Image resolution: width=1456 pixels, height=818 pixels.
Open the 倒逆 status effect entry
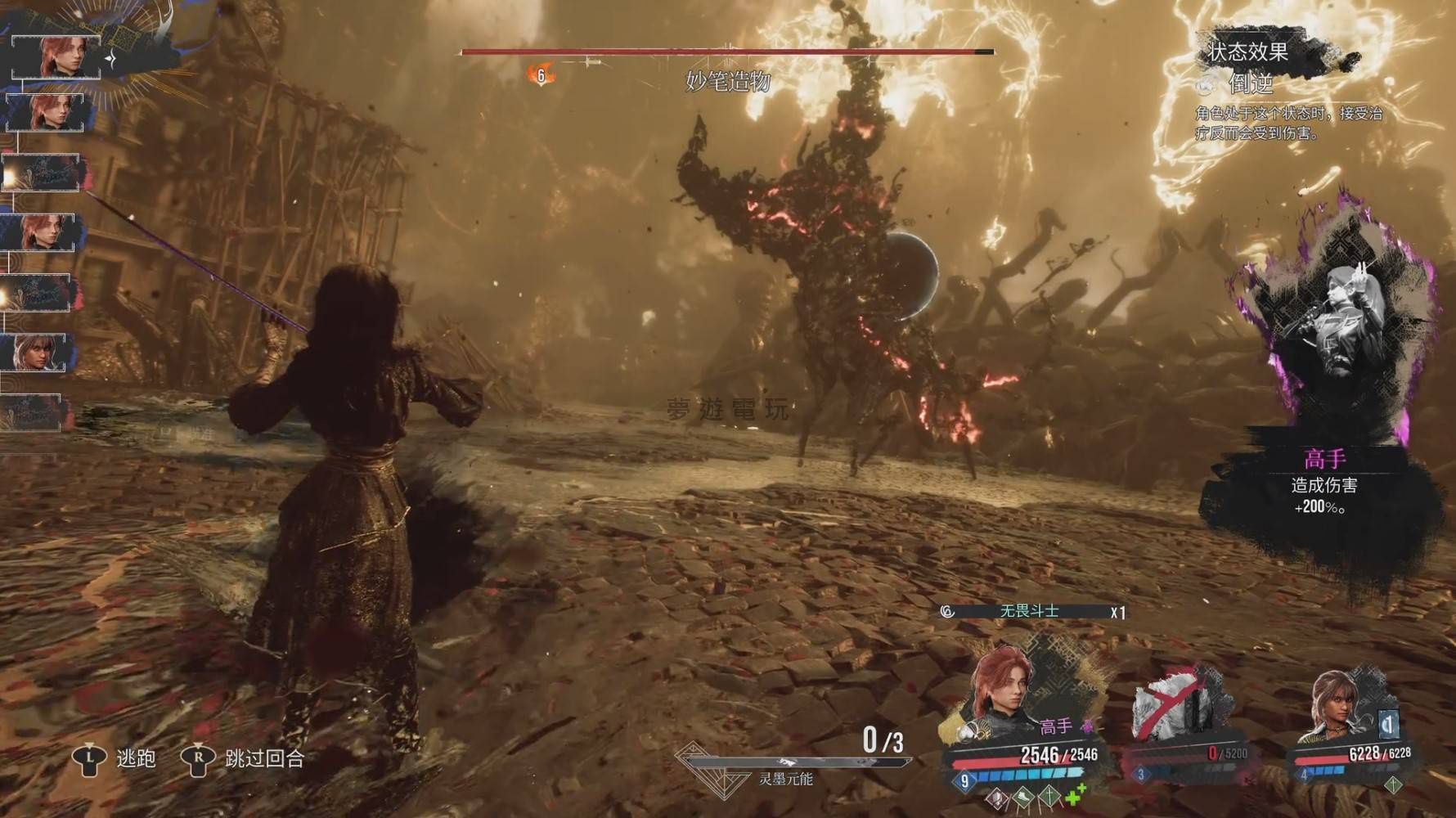pos(1250,83)
